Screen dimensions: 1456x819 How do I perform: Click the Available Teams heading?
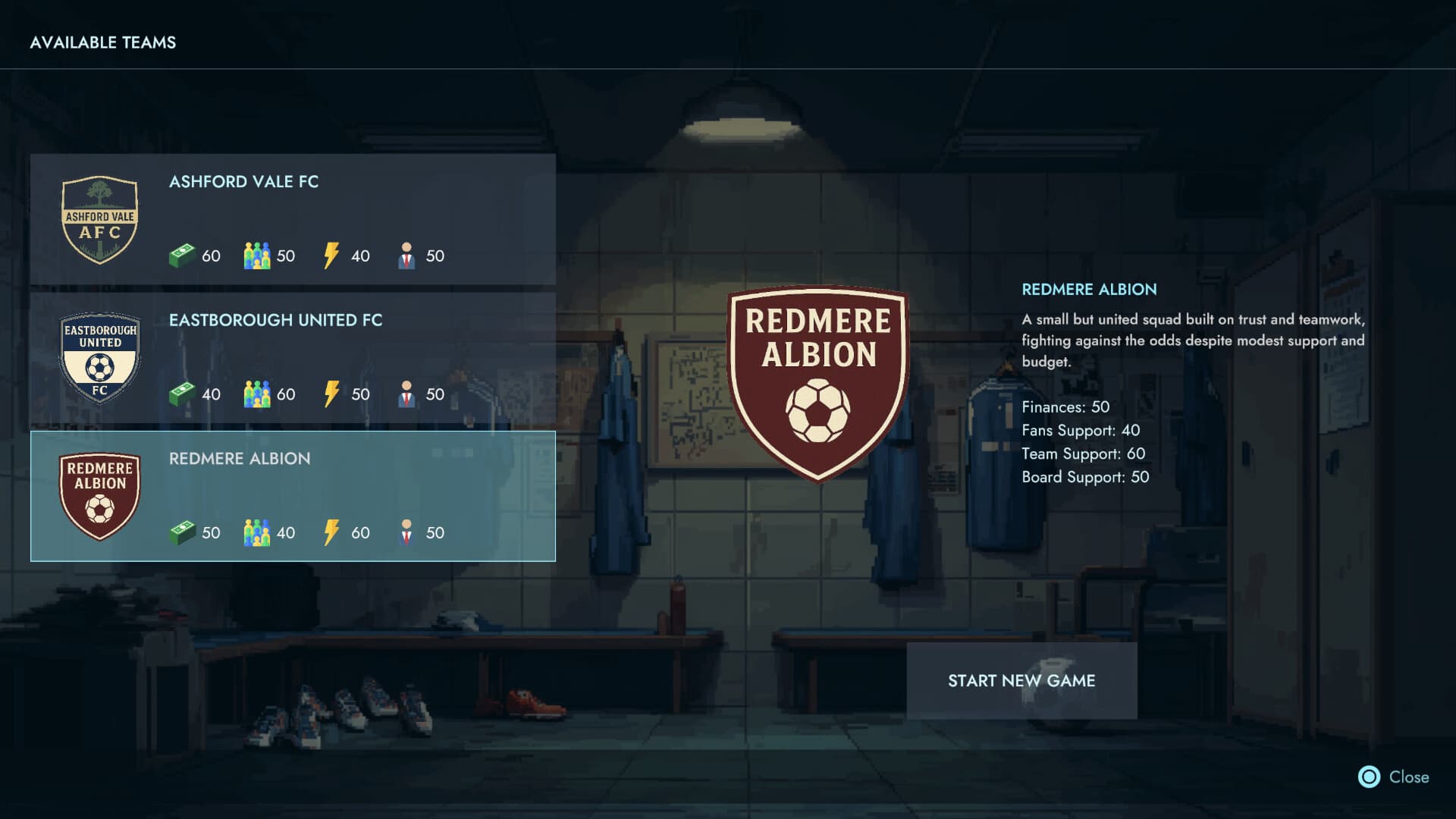pyautogui.click(x=103, y=42)
